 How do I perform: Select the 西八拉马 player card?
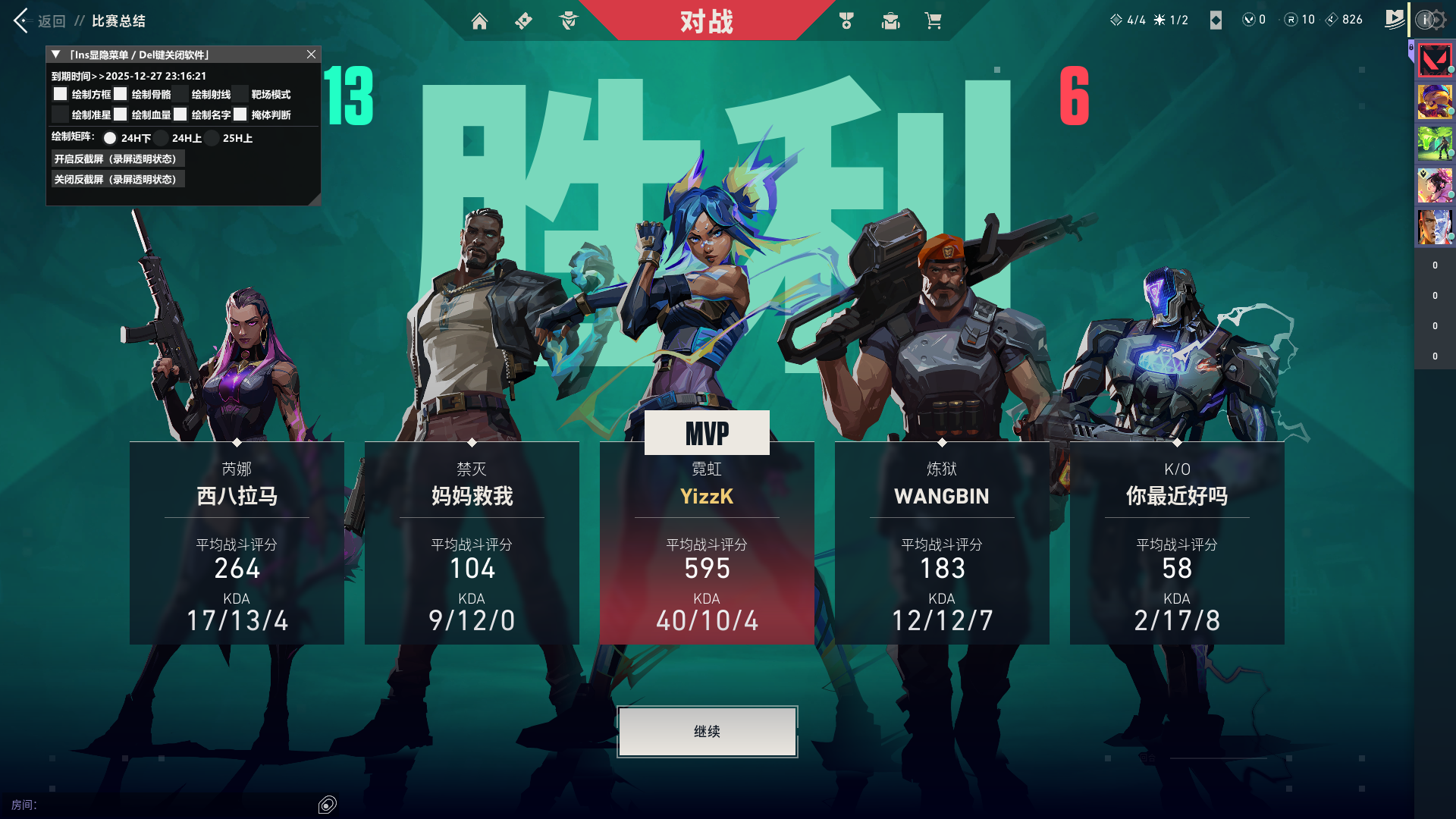237,542
